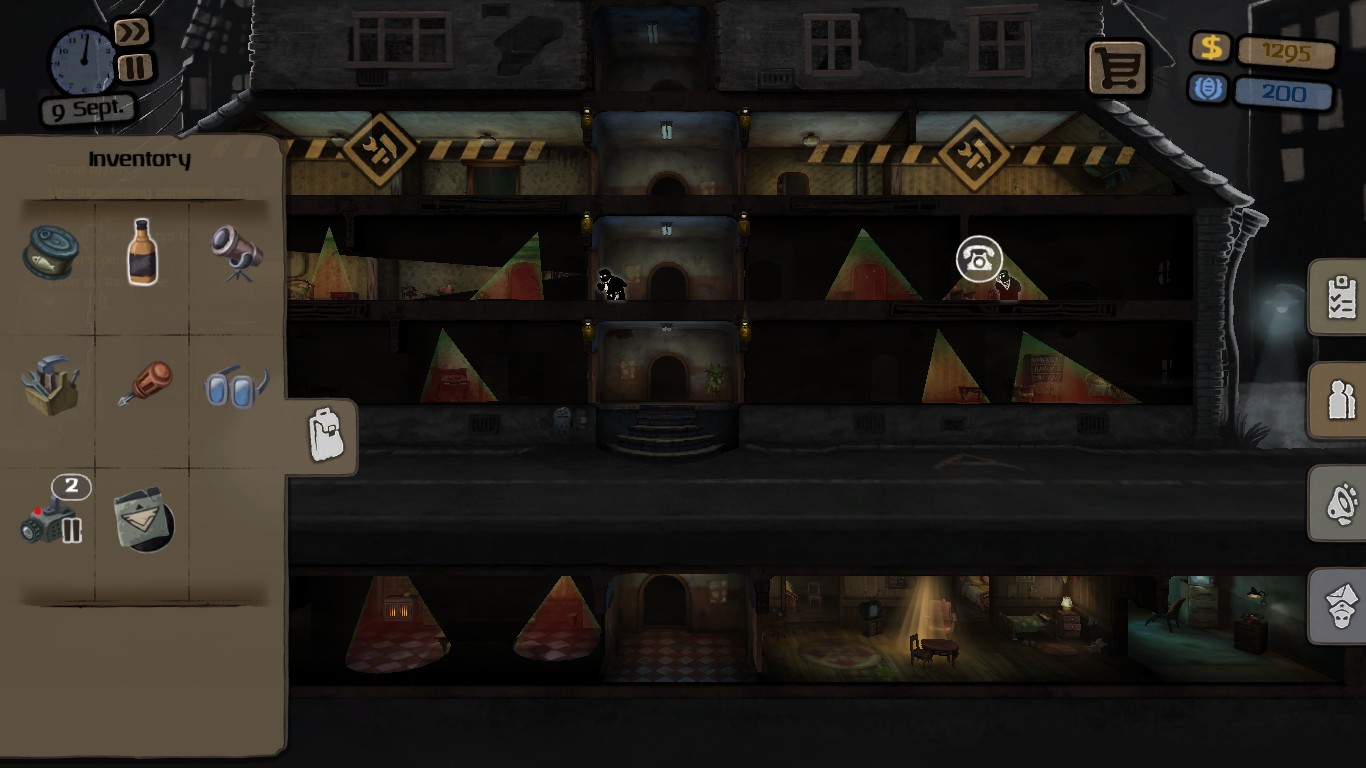This screenshot has height=768, width=1366.
Task: Open the officer cap panel
Action: (1340, 606)
